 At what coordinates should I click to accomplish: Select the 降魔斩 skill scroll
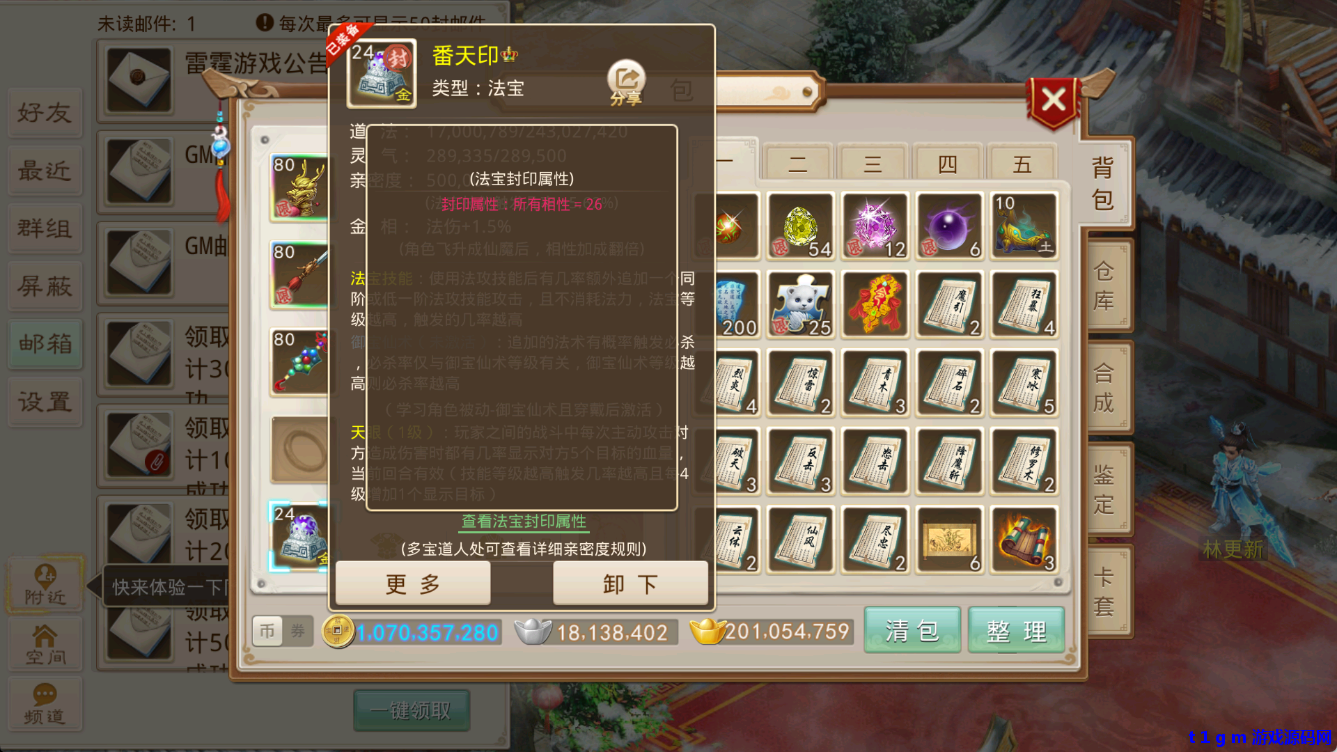tap(949, 461)
